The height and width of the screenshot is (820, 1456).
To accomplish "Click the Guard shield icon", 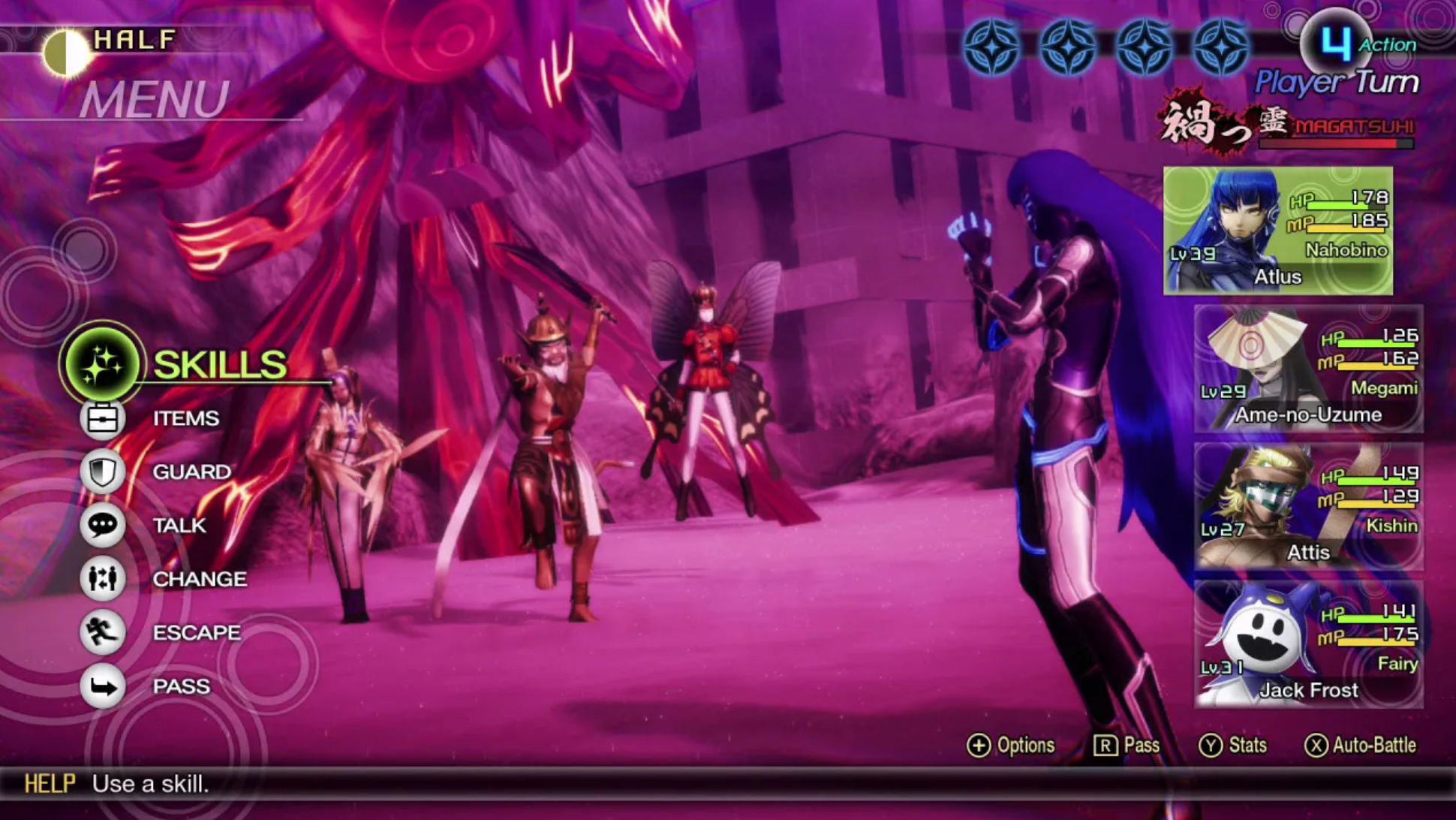I will click(102, 472).
